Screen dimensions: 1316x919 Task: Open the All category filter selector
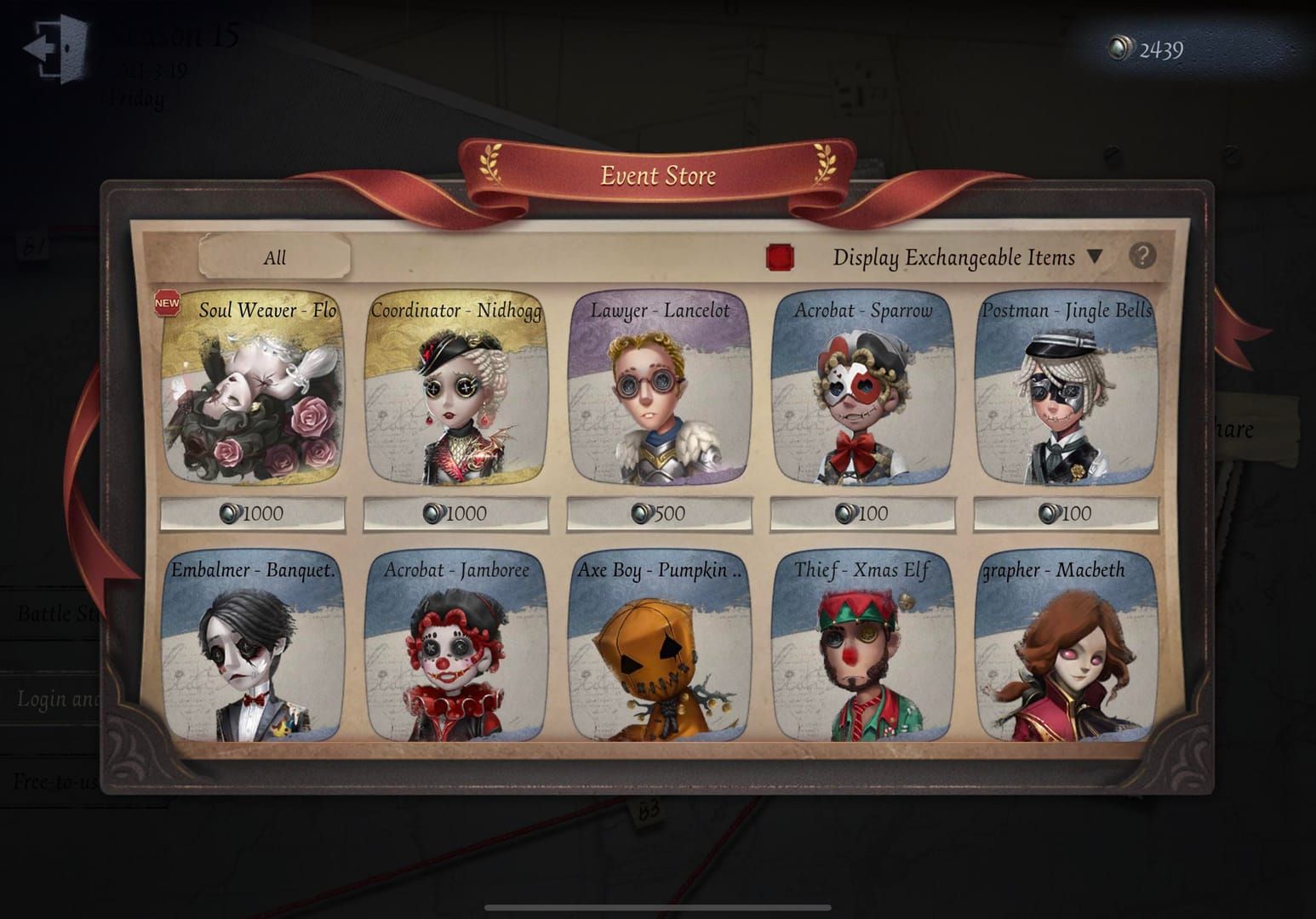[x=275, y=257]
